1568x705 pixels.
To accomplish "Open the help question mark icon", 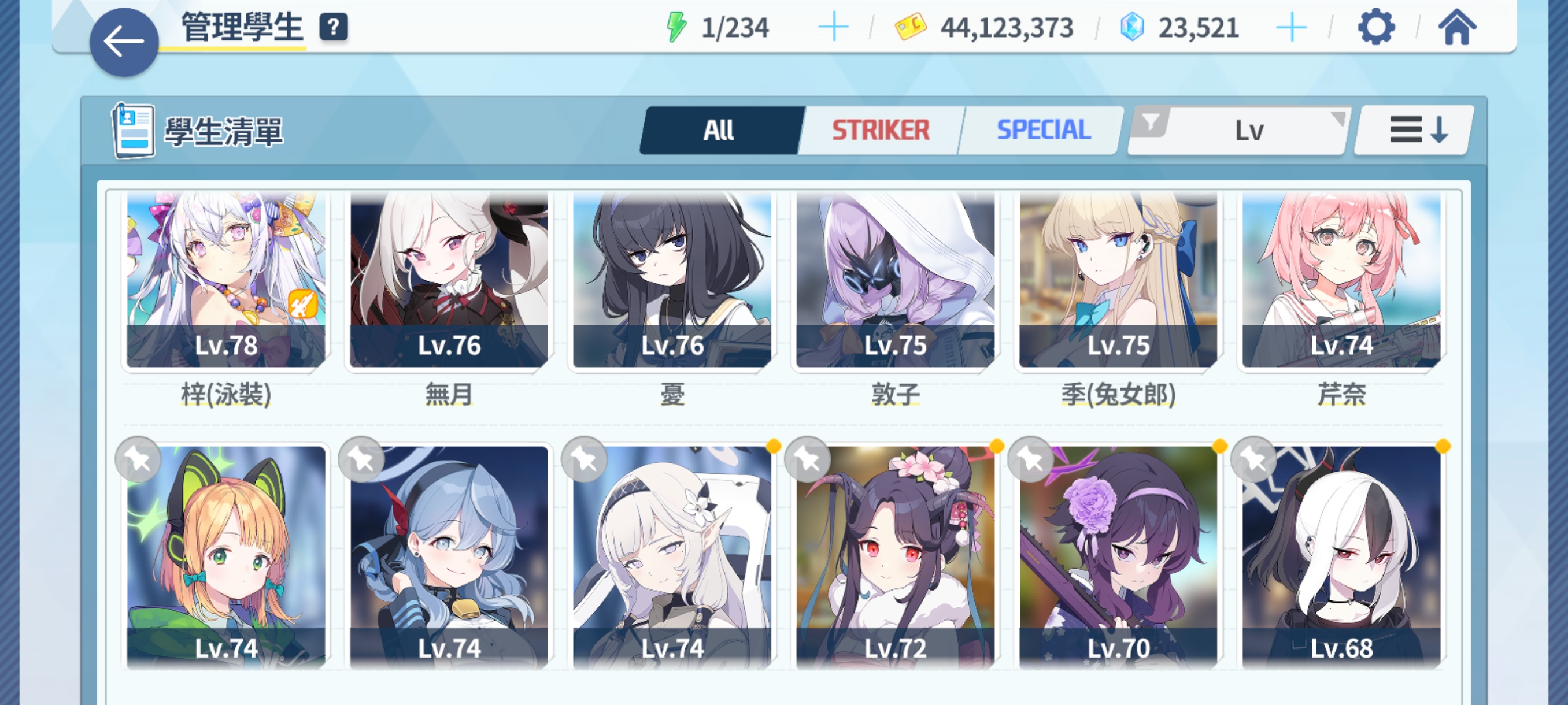I will click(x=334, y=27).
